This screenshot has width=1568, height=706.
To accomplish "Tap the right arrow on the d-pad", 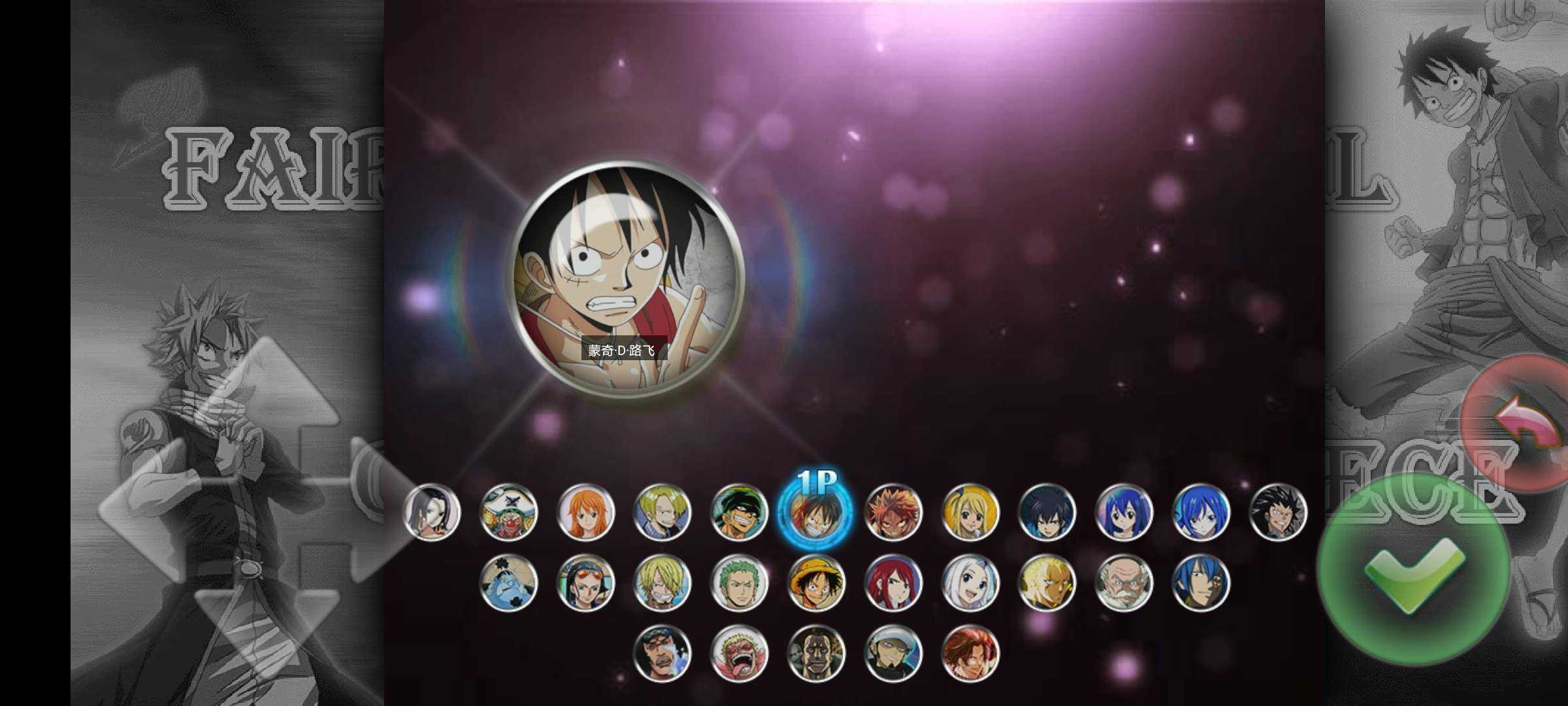I will pyautogui.click(x=379, y=510).
